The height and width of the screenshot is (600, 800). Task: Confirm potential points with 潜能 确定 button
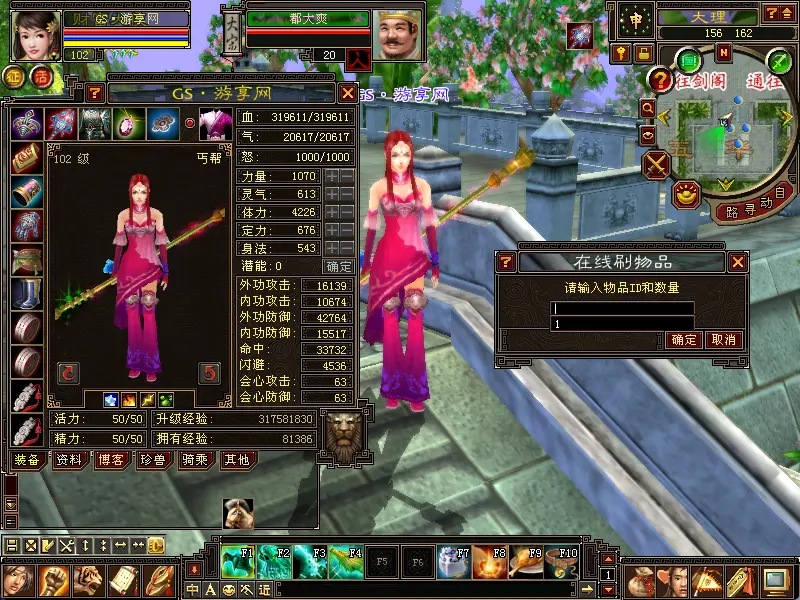click(x=339, y=266)
